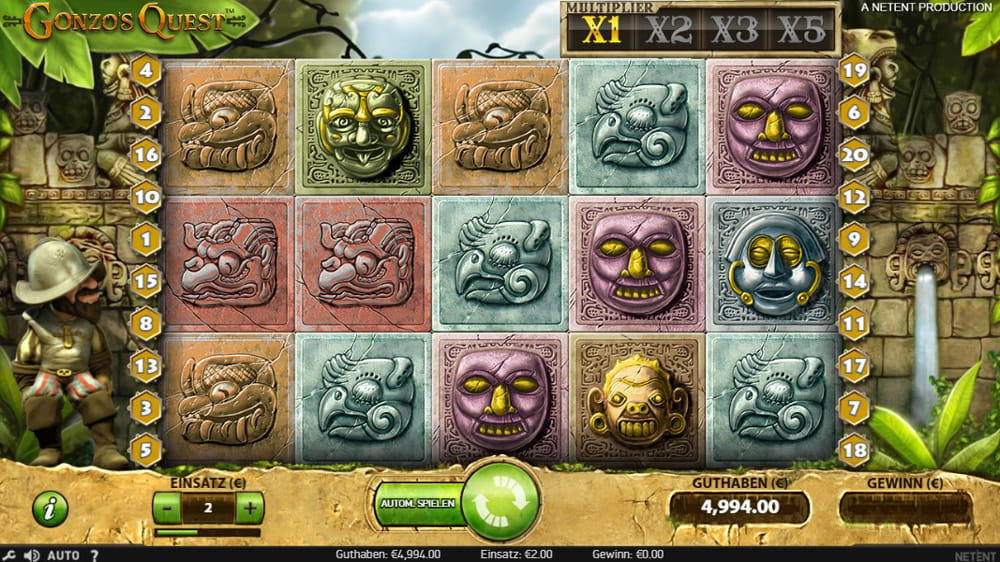Spin the reels with the green round button
The width and height of the screenshot is (1000, 562).
click(499, 500)
